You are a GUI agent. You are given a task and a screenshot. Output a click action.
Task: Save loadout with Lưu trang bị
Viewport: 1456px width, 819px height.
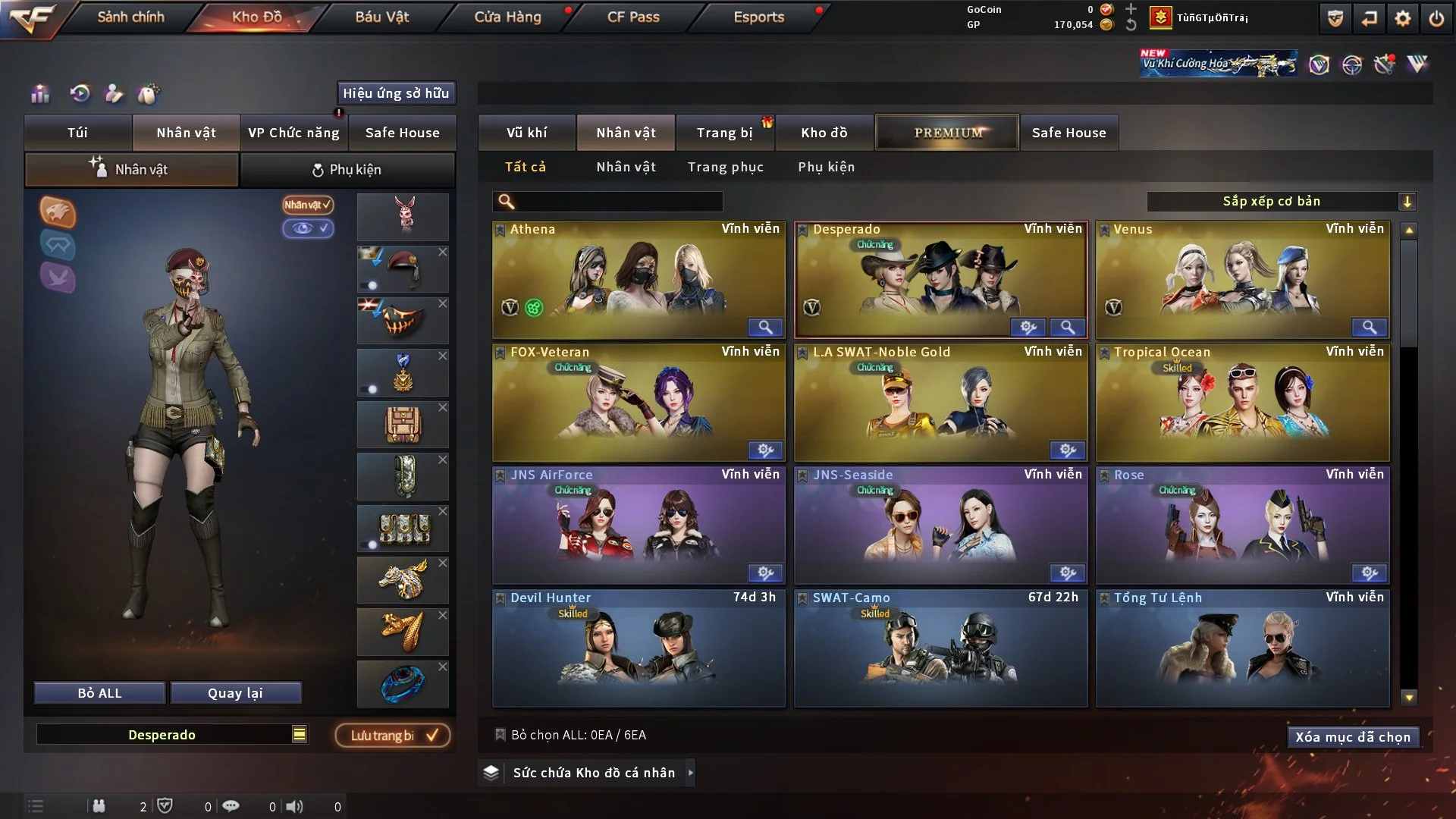pos(393,736)
